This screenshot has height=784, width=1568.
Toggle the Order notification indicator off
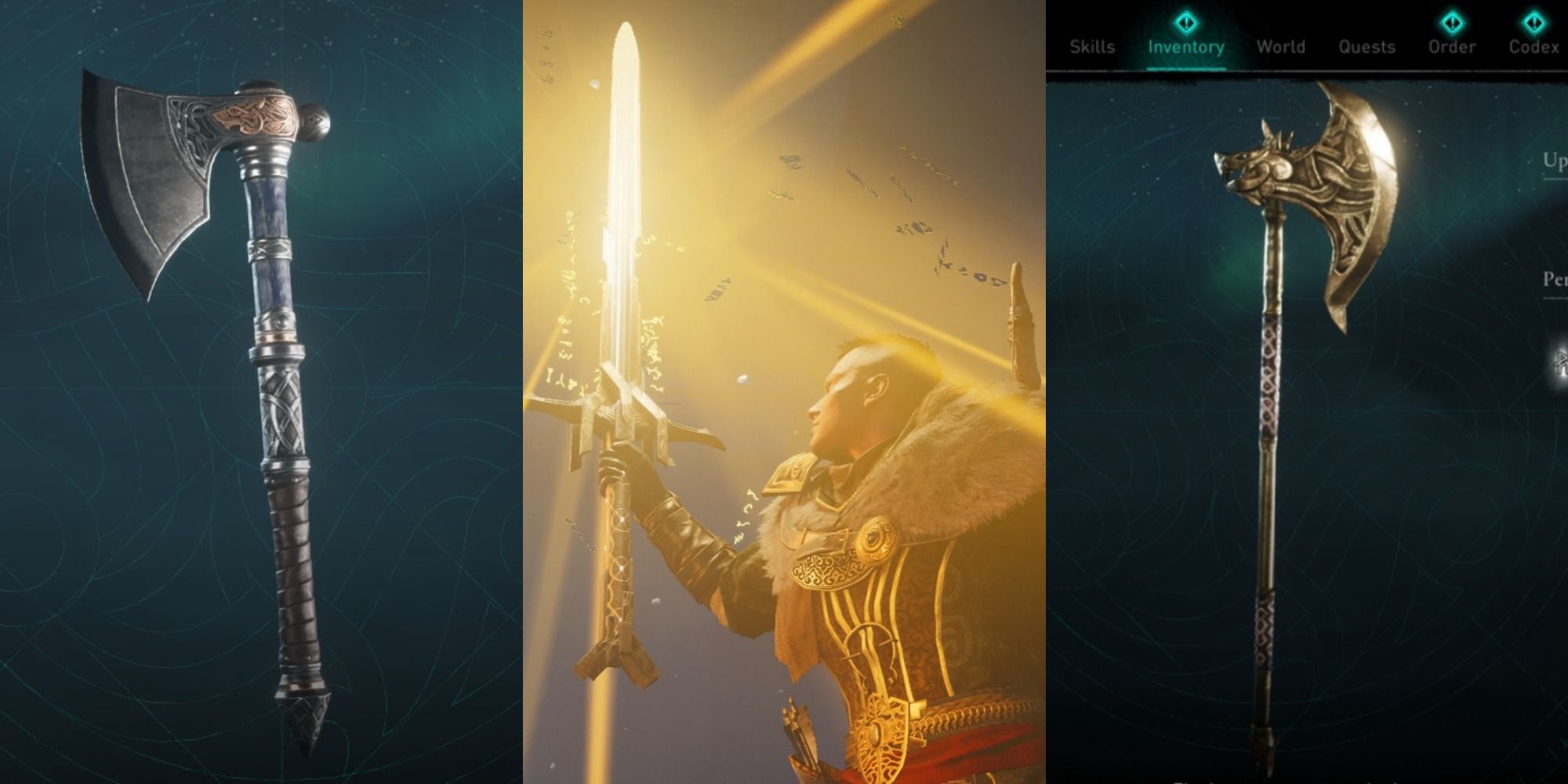(x=1453, y=22)
